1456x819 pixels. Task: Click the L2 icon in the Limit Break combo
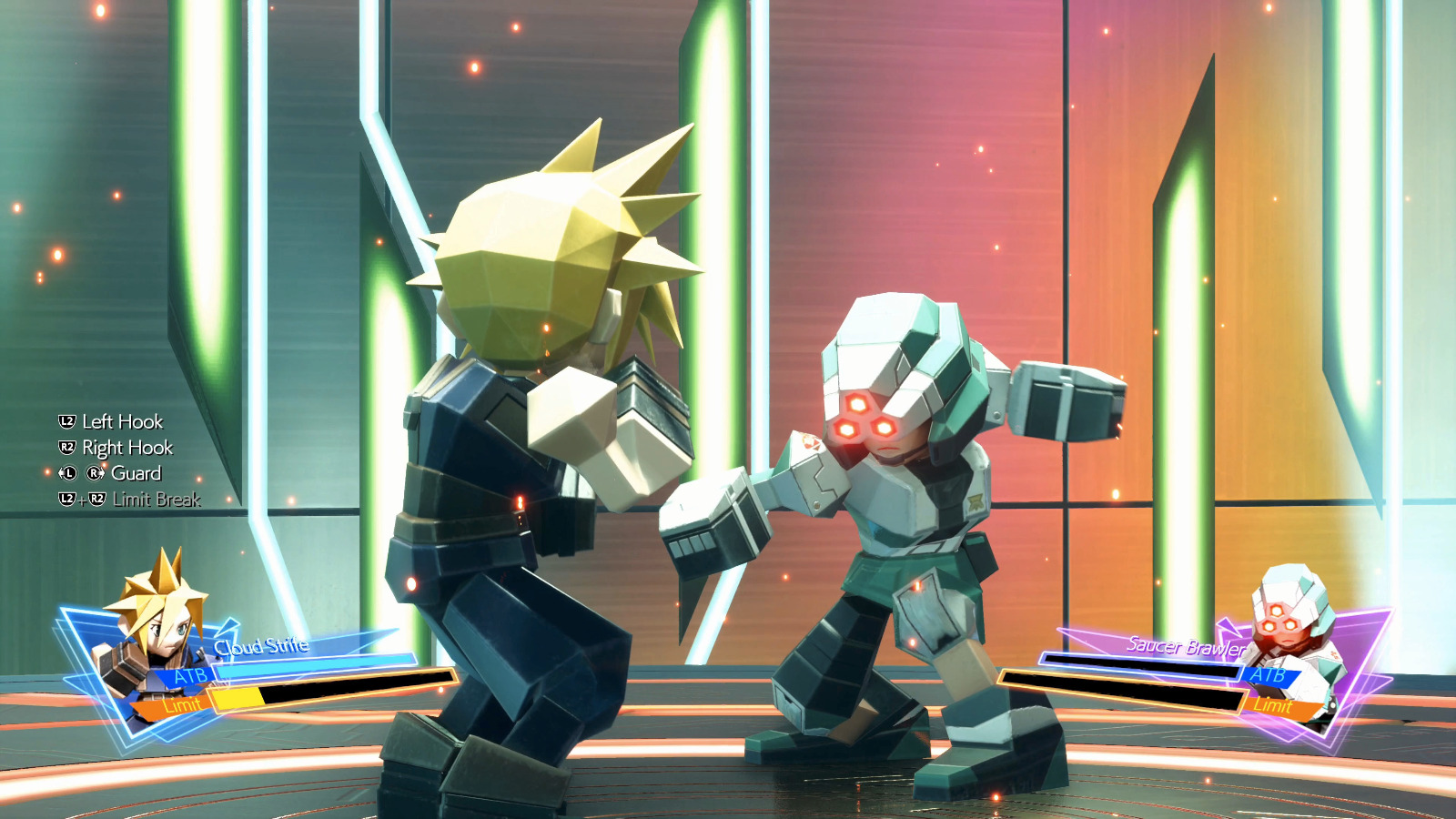pyautogui.click(x=67, y=499)
